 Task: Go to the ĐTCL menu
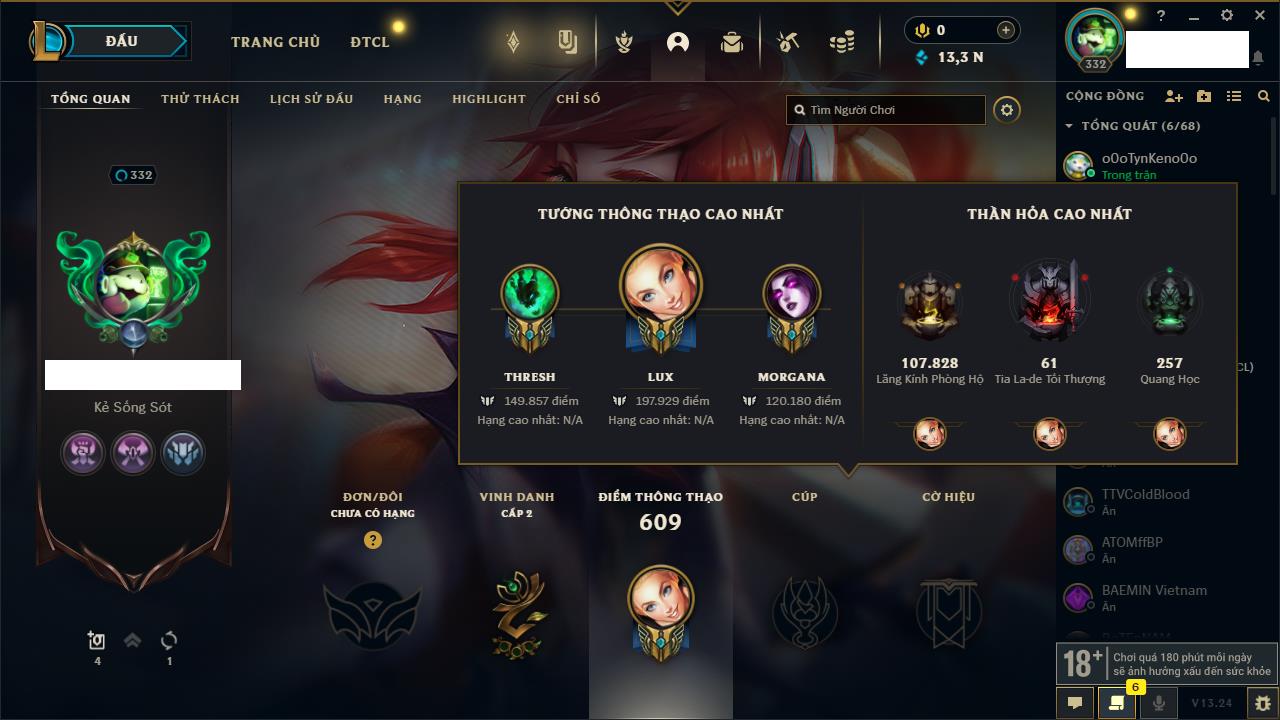tap(370, 42)
